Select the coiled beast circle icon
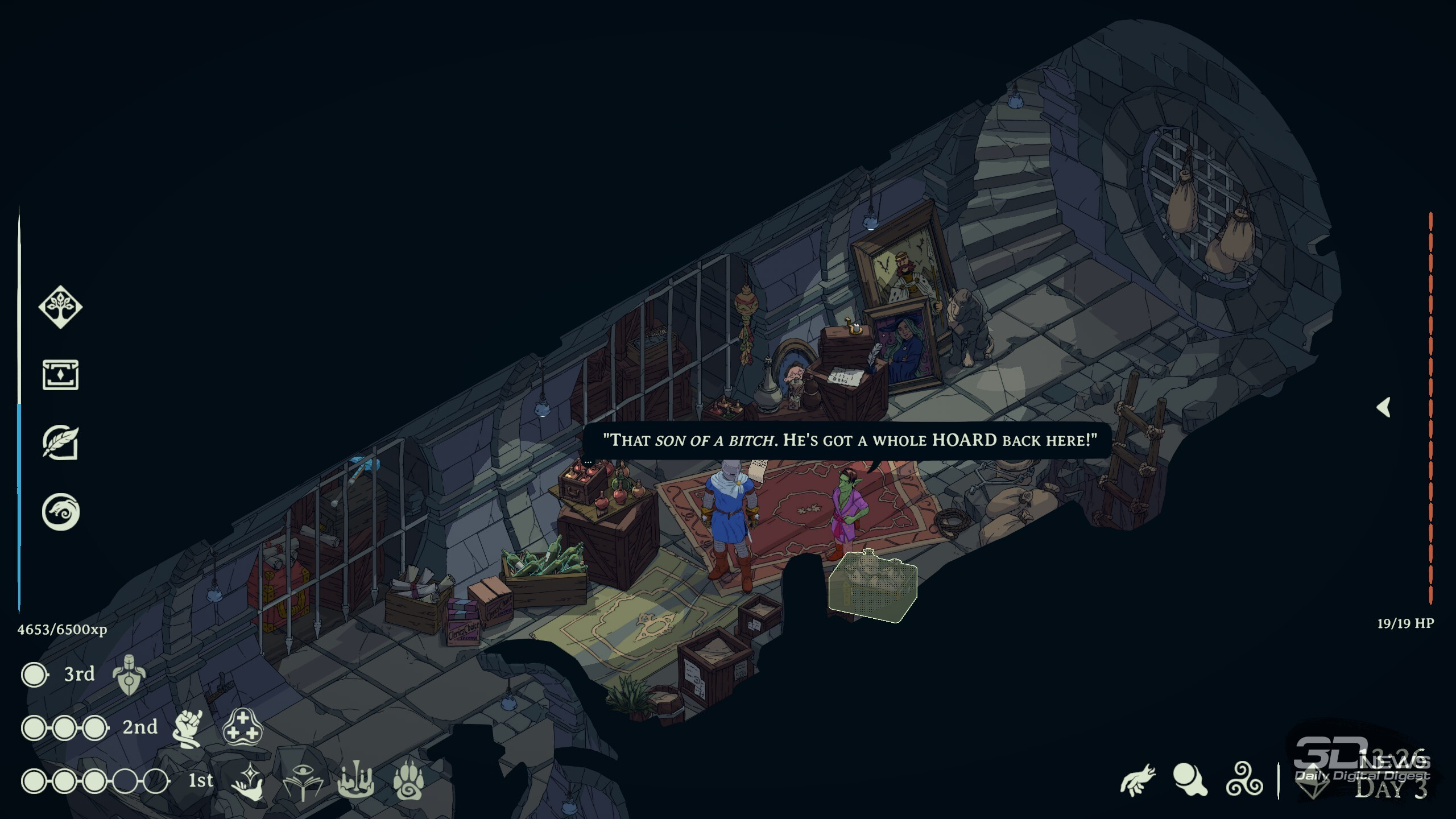Viewport: 1456px width, 819px height. click(x=60, y=511)
